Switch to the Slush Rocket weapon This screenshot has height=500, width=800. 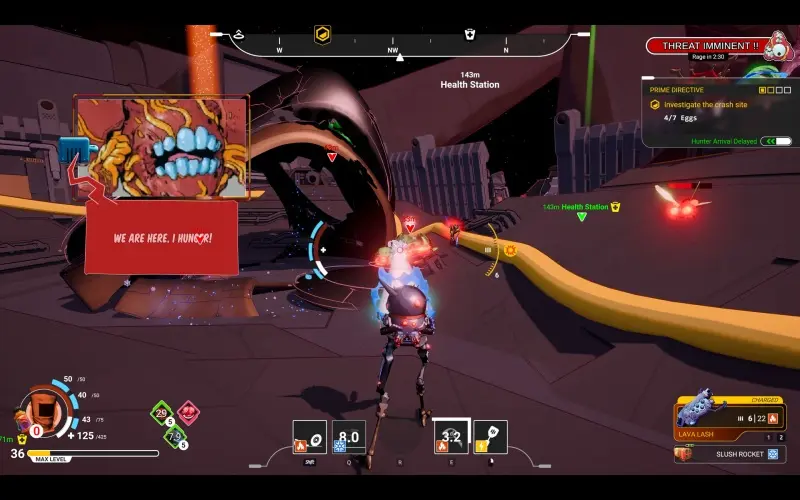[727, 454]
